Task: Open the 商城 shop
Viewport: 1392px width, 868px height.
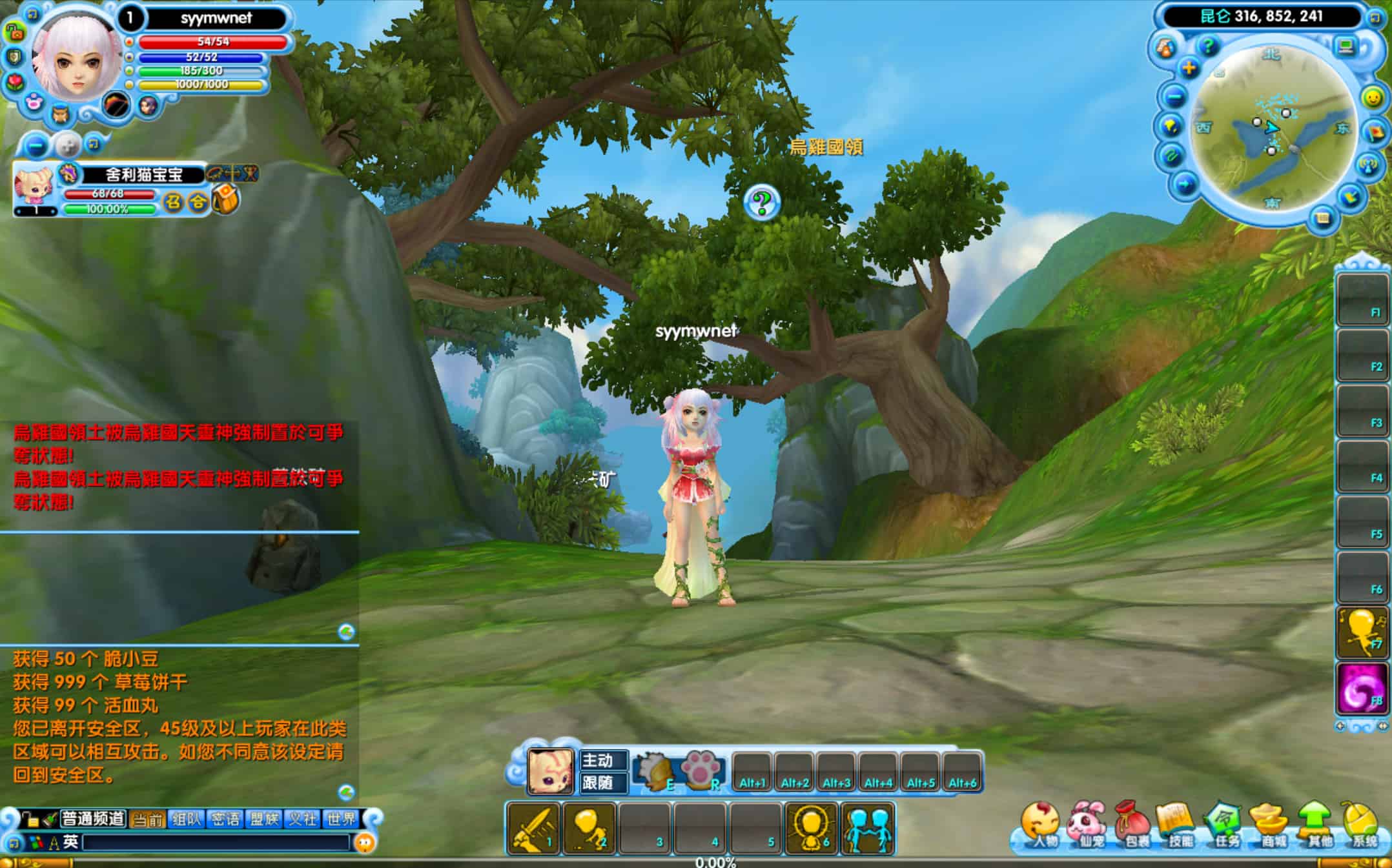Action: tap(1271, 826)
